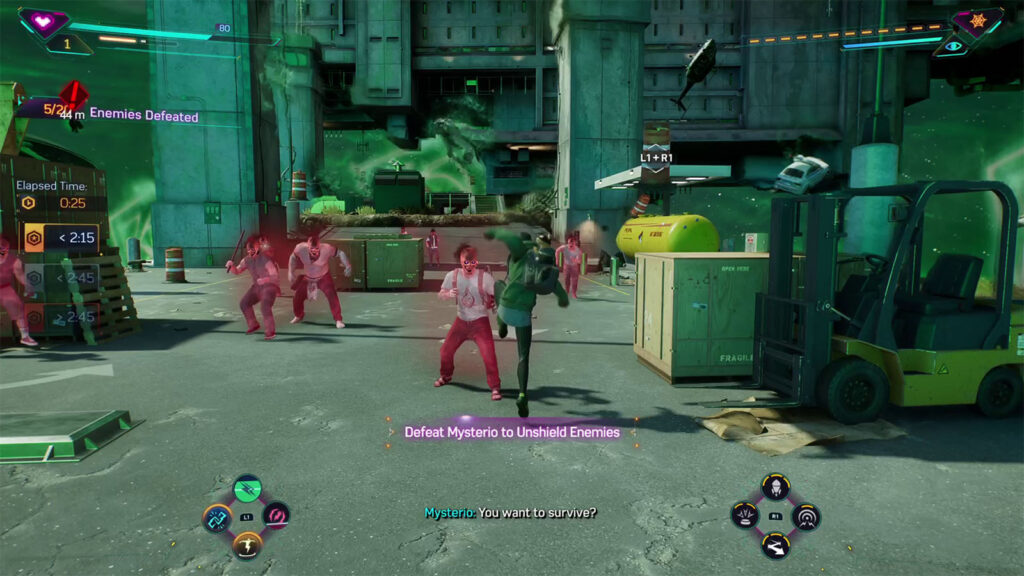Click the star icon in the top corner
Screen dimensions: 1024x576
(x=977, y=20)
